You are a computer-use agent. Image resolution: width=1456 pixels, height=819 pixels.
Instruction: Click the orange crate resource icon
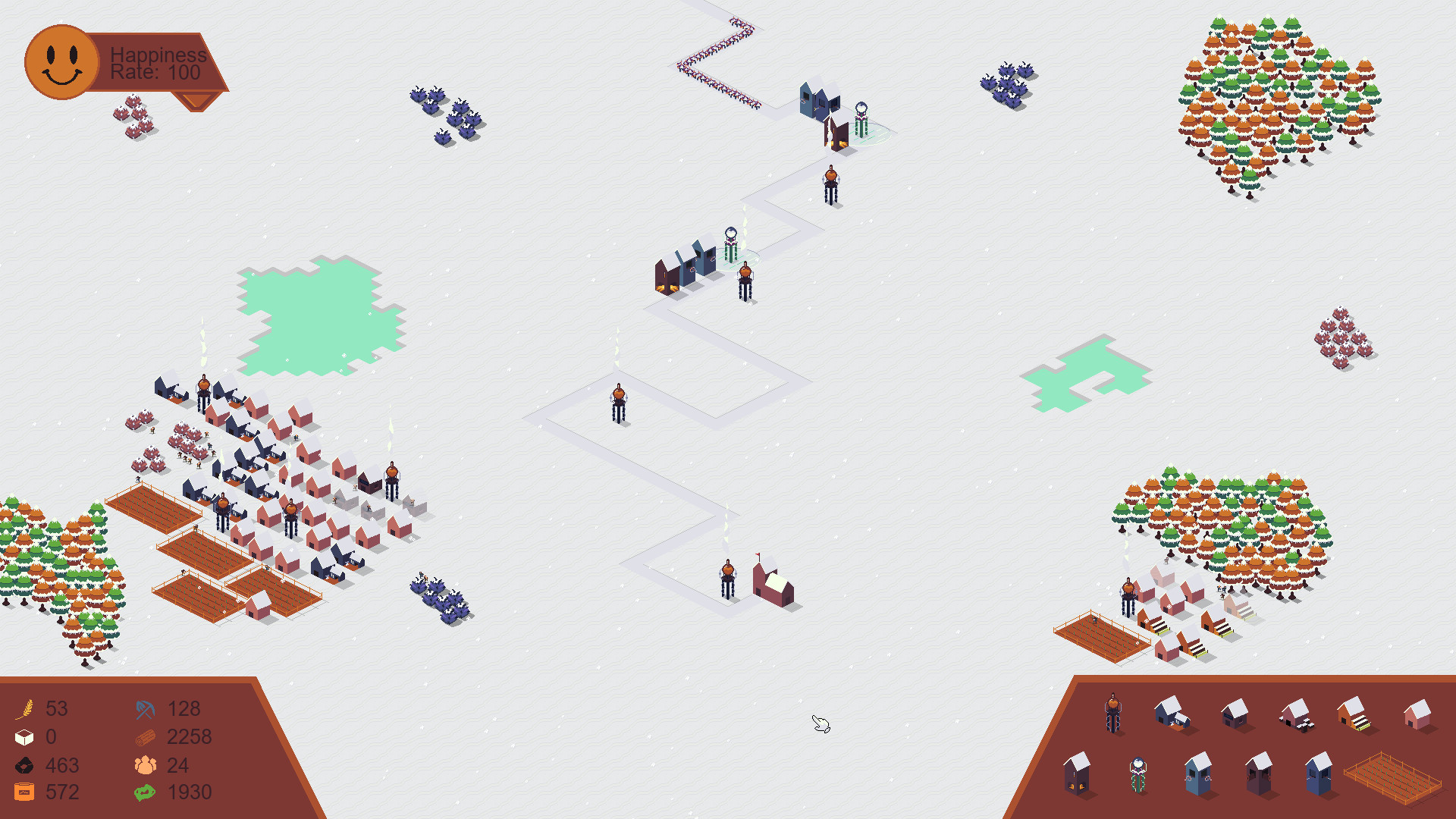pos(24,792)
